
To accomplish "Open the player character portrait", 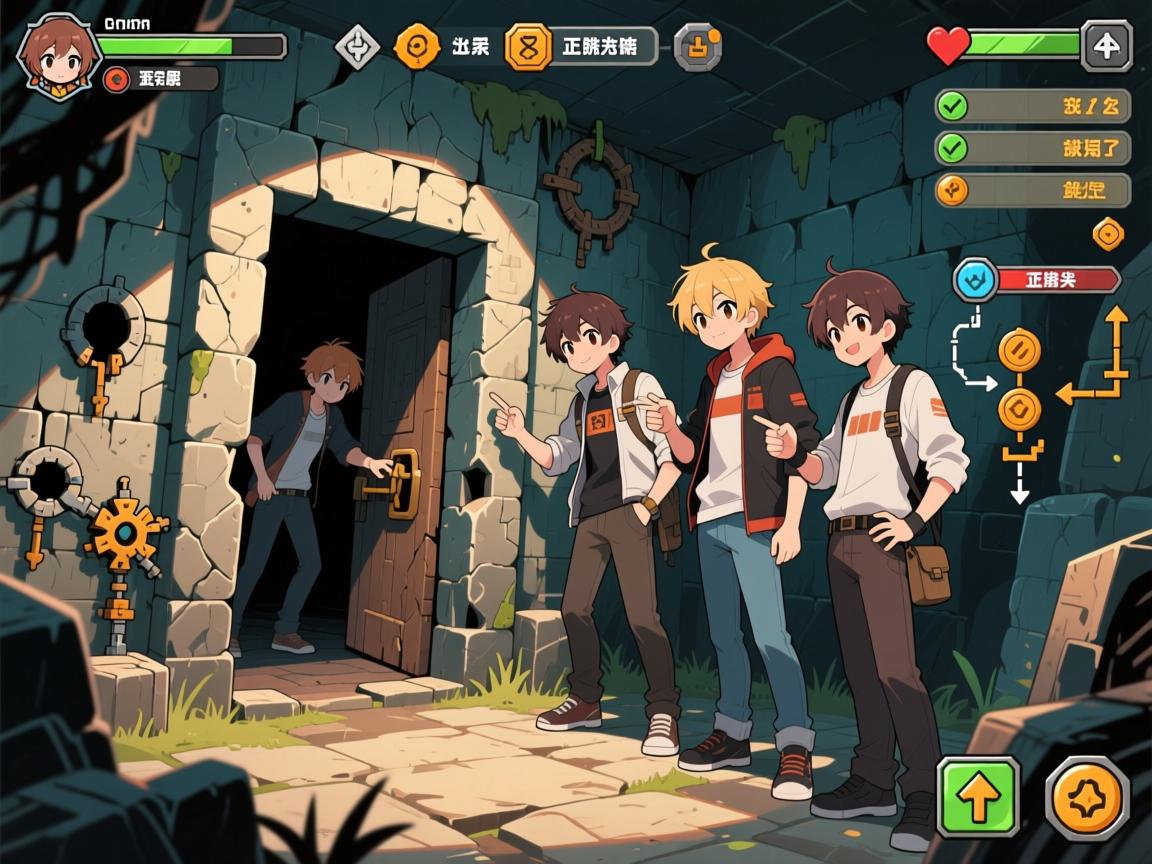I will pos(58,56).
